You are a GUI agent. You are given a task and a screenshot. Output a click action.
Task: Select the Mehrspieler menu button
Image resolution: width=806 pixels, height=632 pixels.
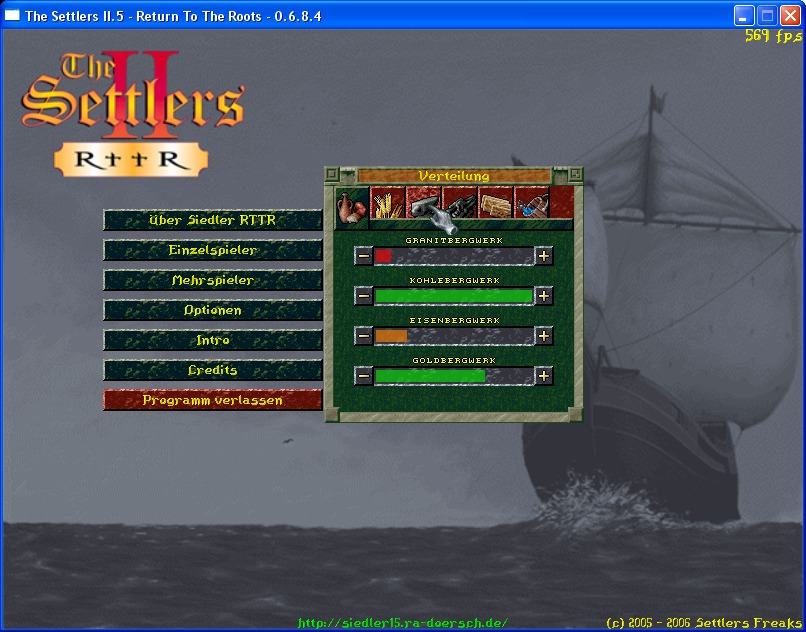pyautogui.click(x=212, y=280)
